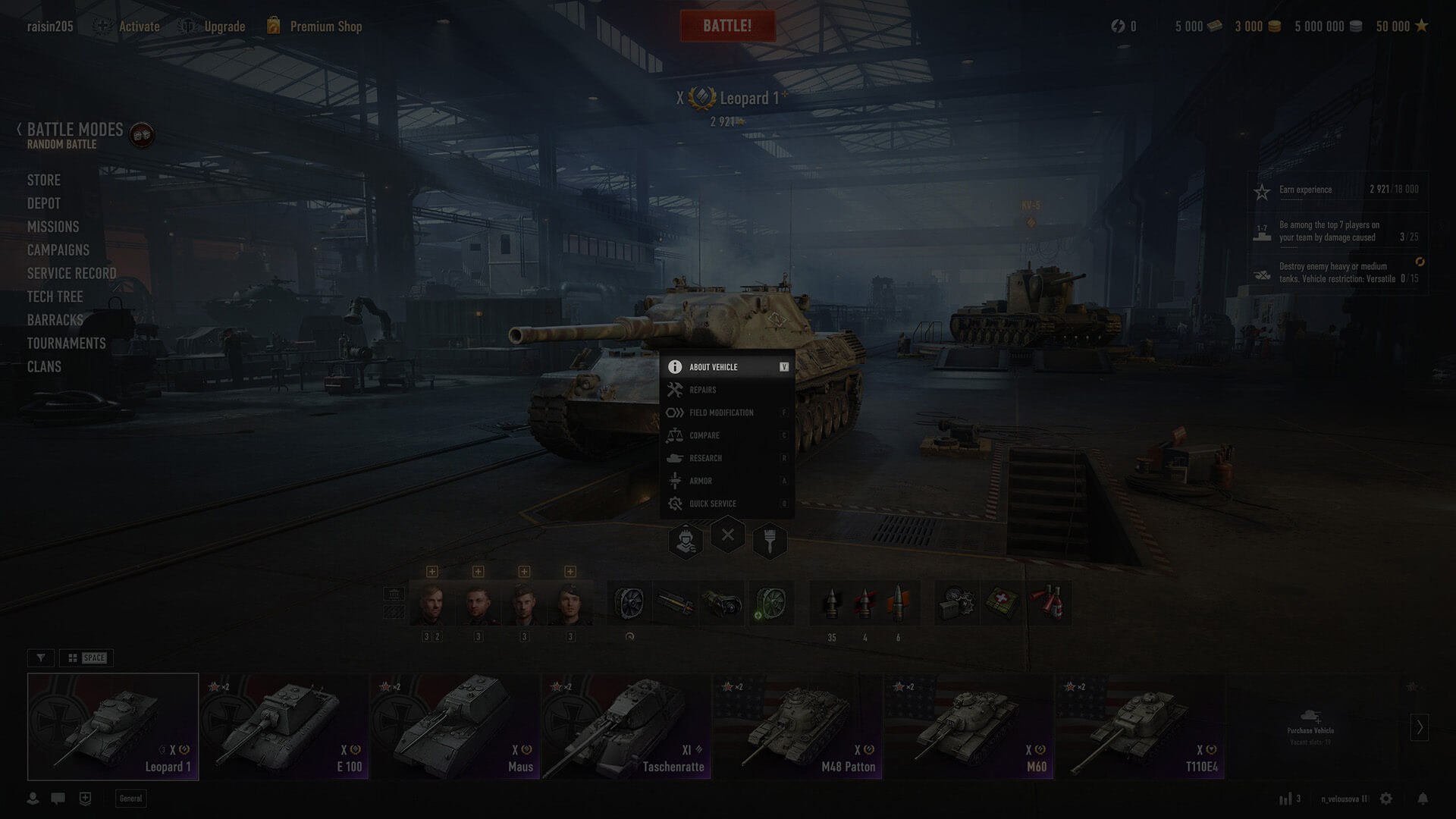
Task: Start a match with the BATTLE! button
Action: 727,26
